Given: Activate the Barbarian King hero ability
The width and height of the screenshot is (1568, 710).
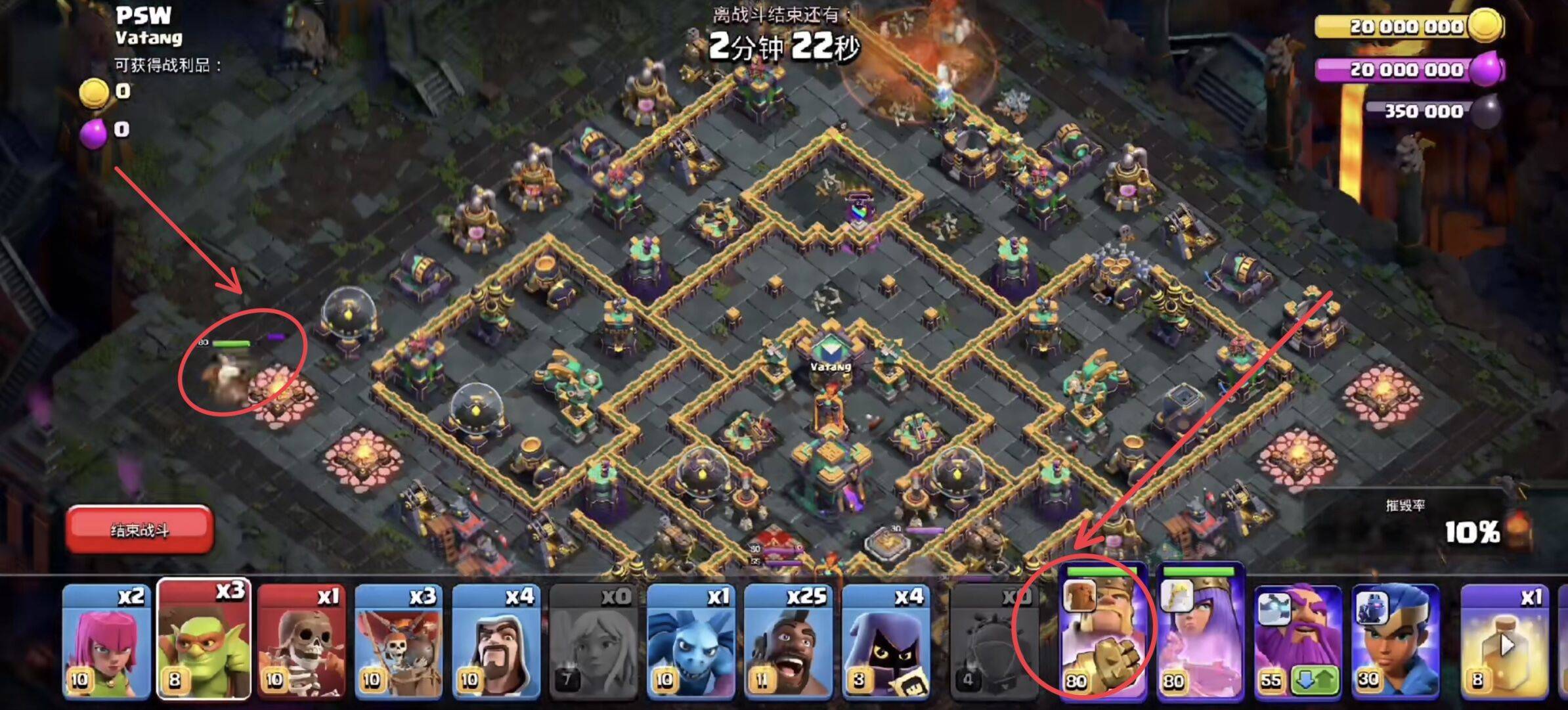Looking at the screenshot, I should pyautogui.click(x=1103, y=634).
